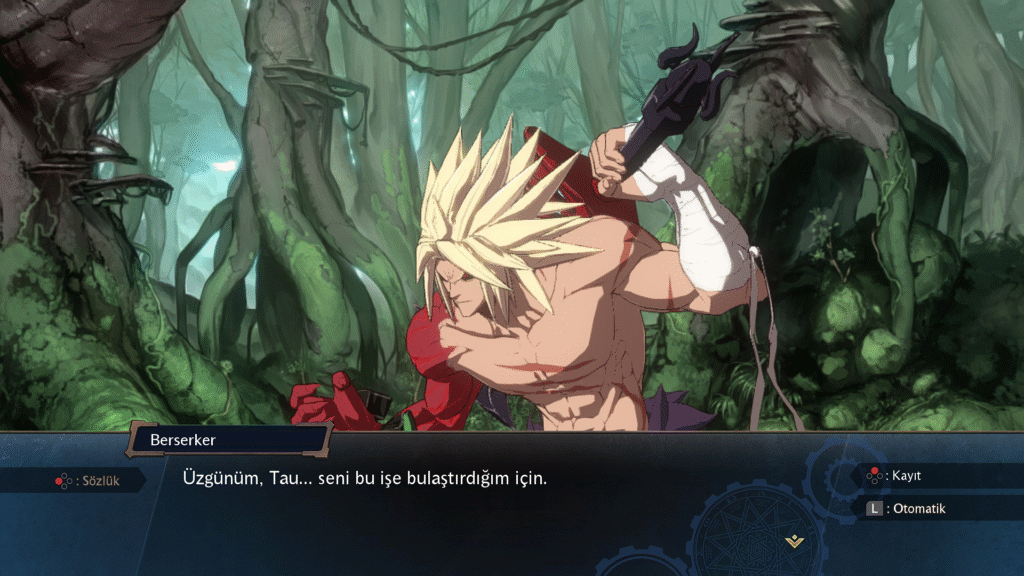Image resolution: width=1024 pixels, height=576 pixels.
Task: Advance dialogue with the yellow arrow
Action: (794, 541)
